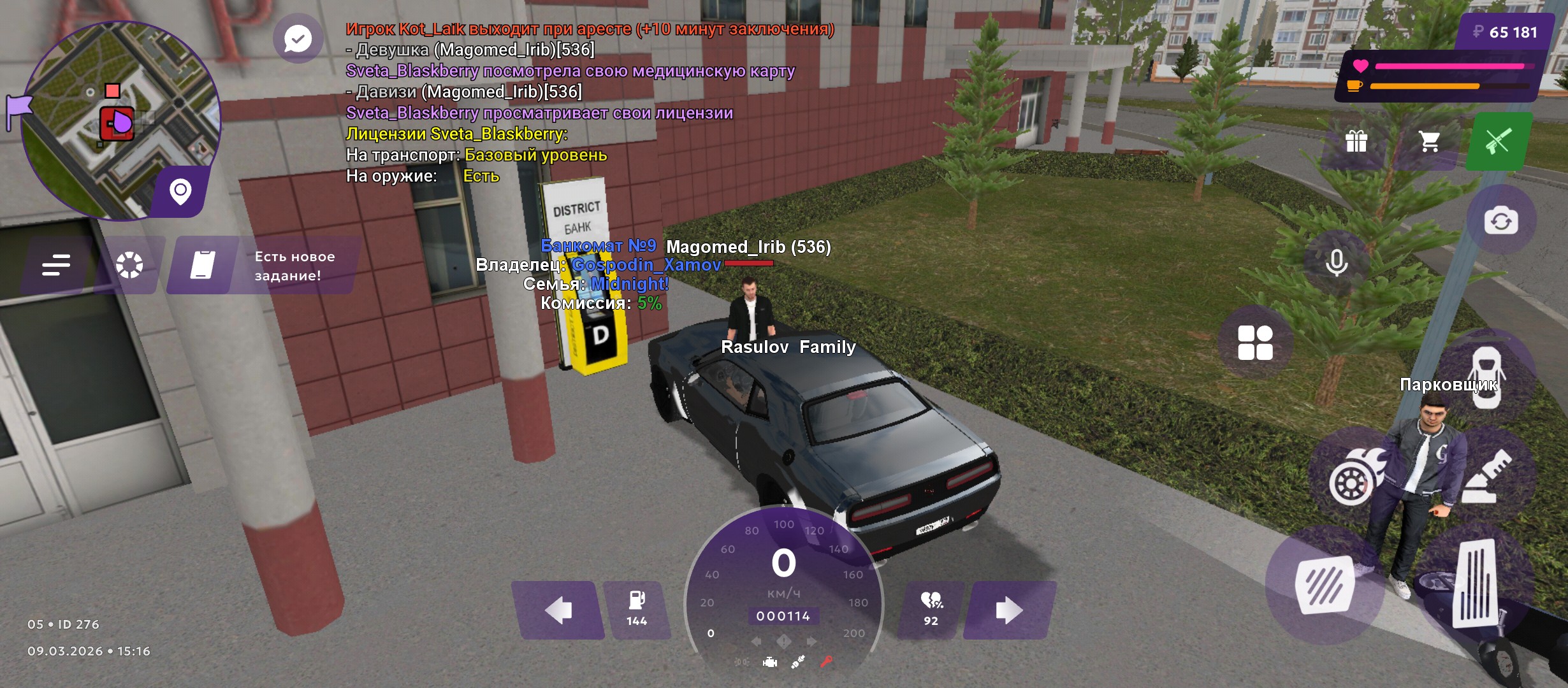1568x688 pixels.
Task: Open the gift box rewards
Action: [1356, 141]
